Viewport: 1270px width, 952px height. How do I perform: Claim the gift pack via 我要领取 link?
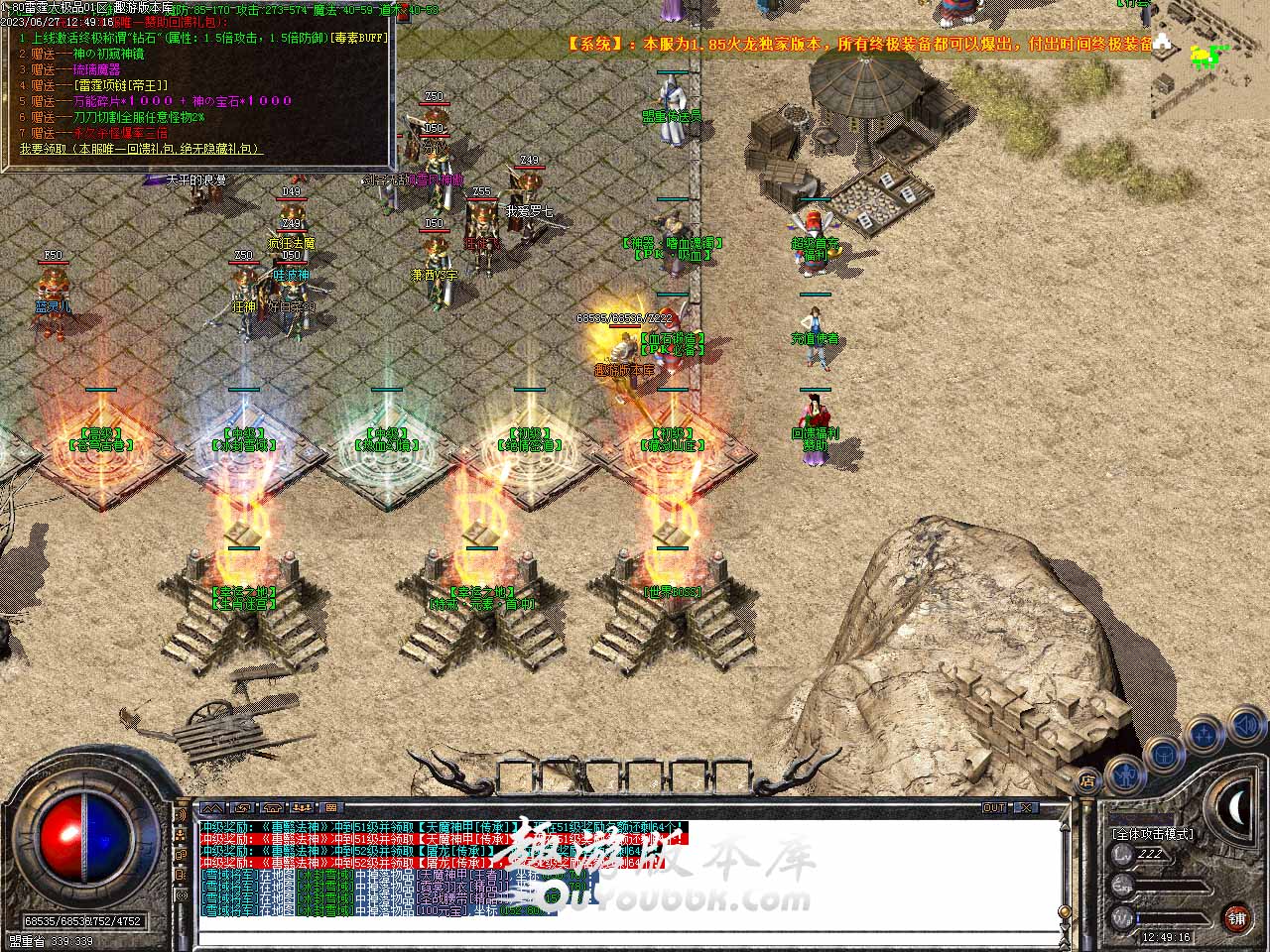coord(139,149)
